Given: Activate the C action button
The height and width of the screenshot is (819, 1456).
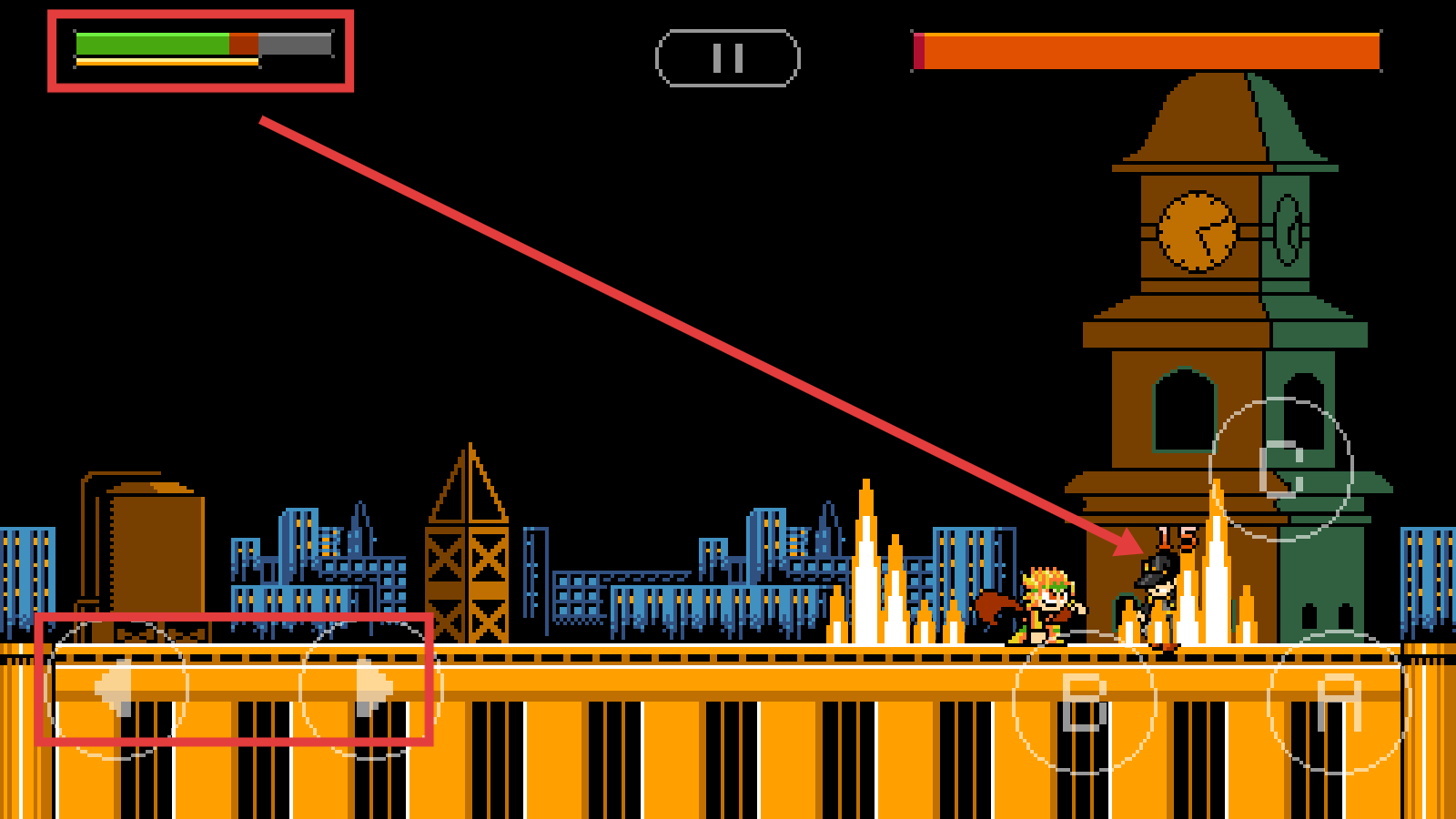Looking at the screenshot, I should (1281, 470).
